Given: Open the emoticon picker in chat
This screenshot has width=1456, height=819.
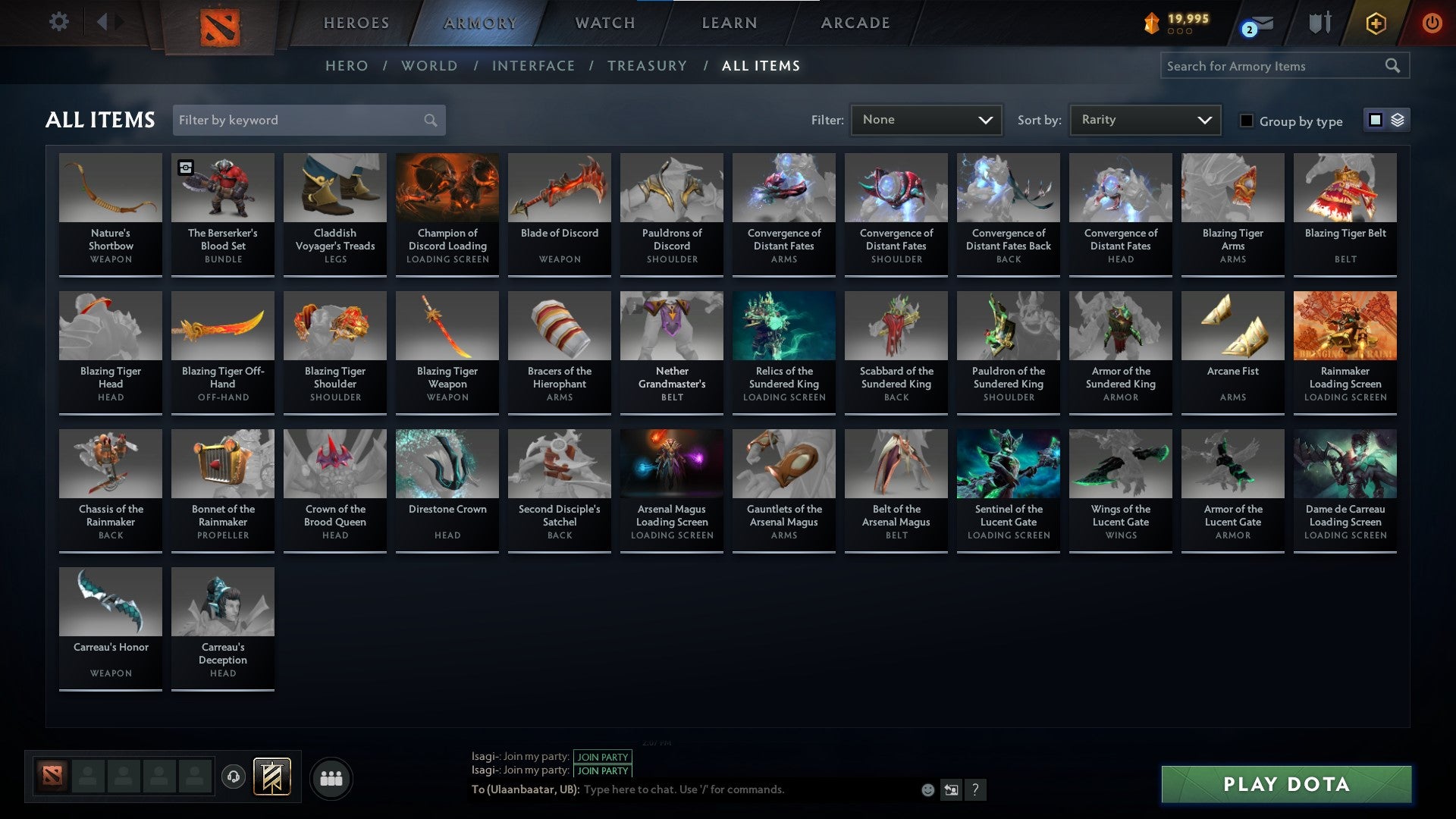Looking at the screenshot, I should (928, 789).
